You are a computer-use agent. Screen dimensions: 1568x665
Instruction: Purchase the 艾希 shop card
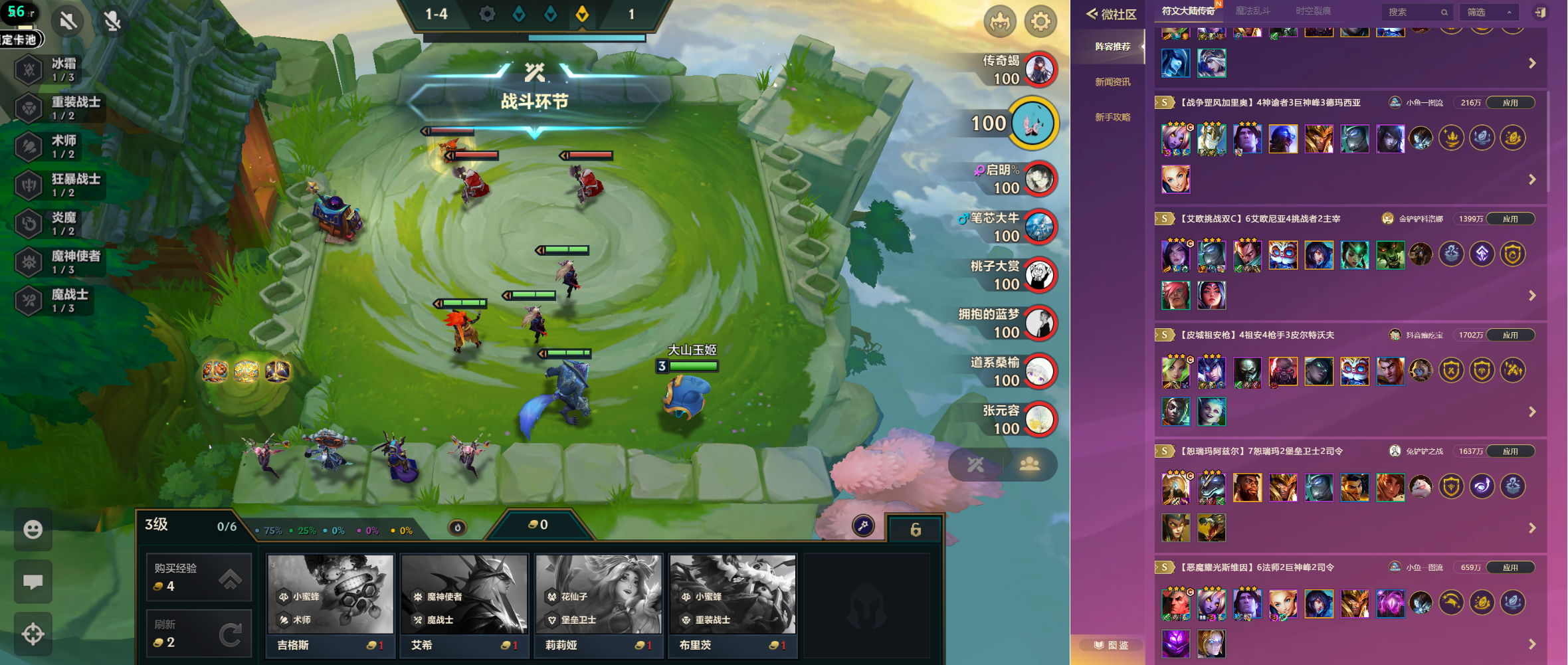[464, 605]
